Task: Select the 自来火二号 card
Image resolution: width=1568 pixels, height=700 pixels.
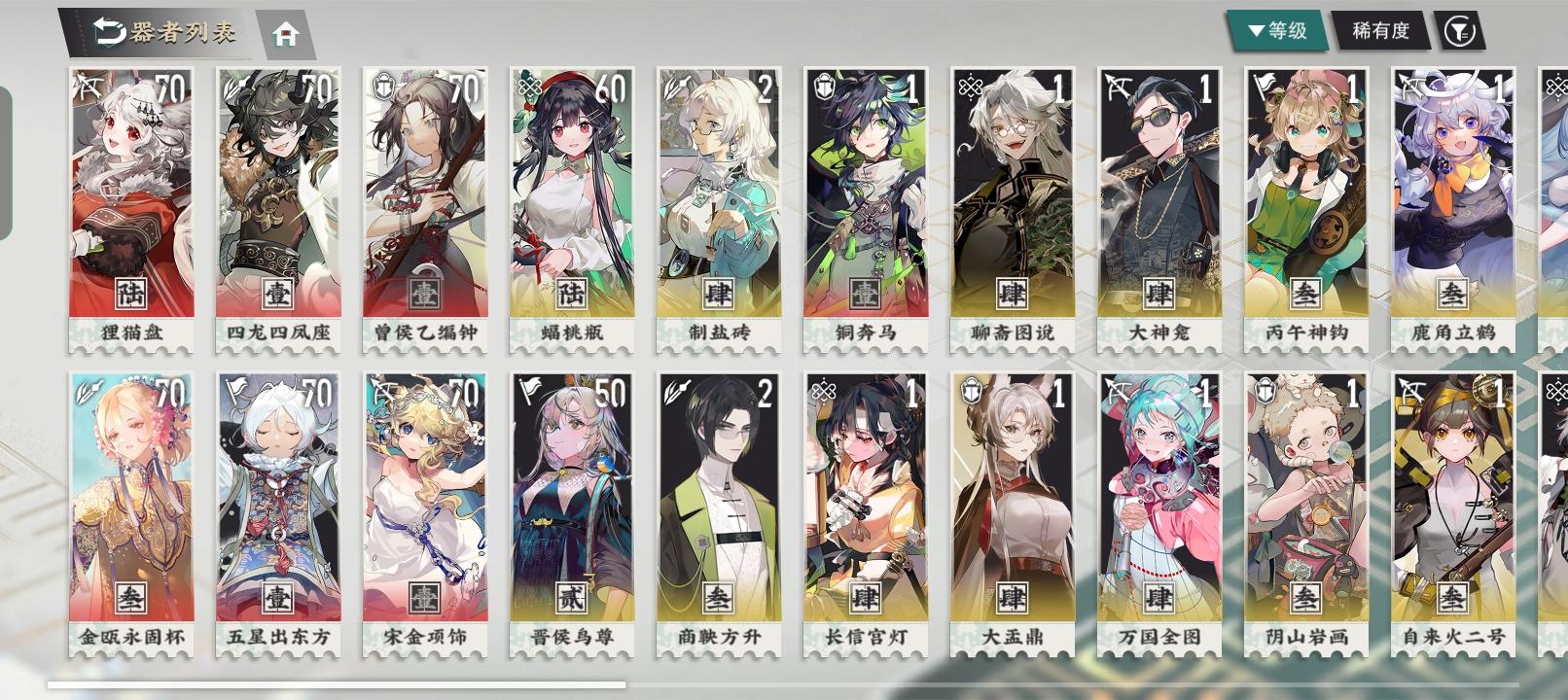Action: [x=1452, y=506]
